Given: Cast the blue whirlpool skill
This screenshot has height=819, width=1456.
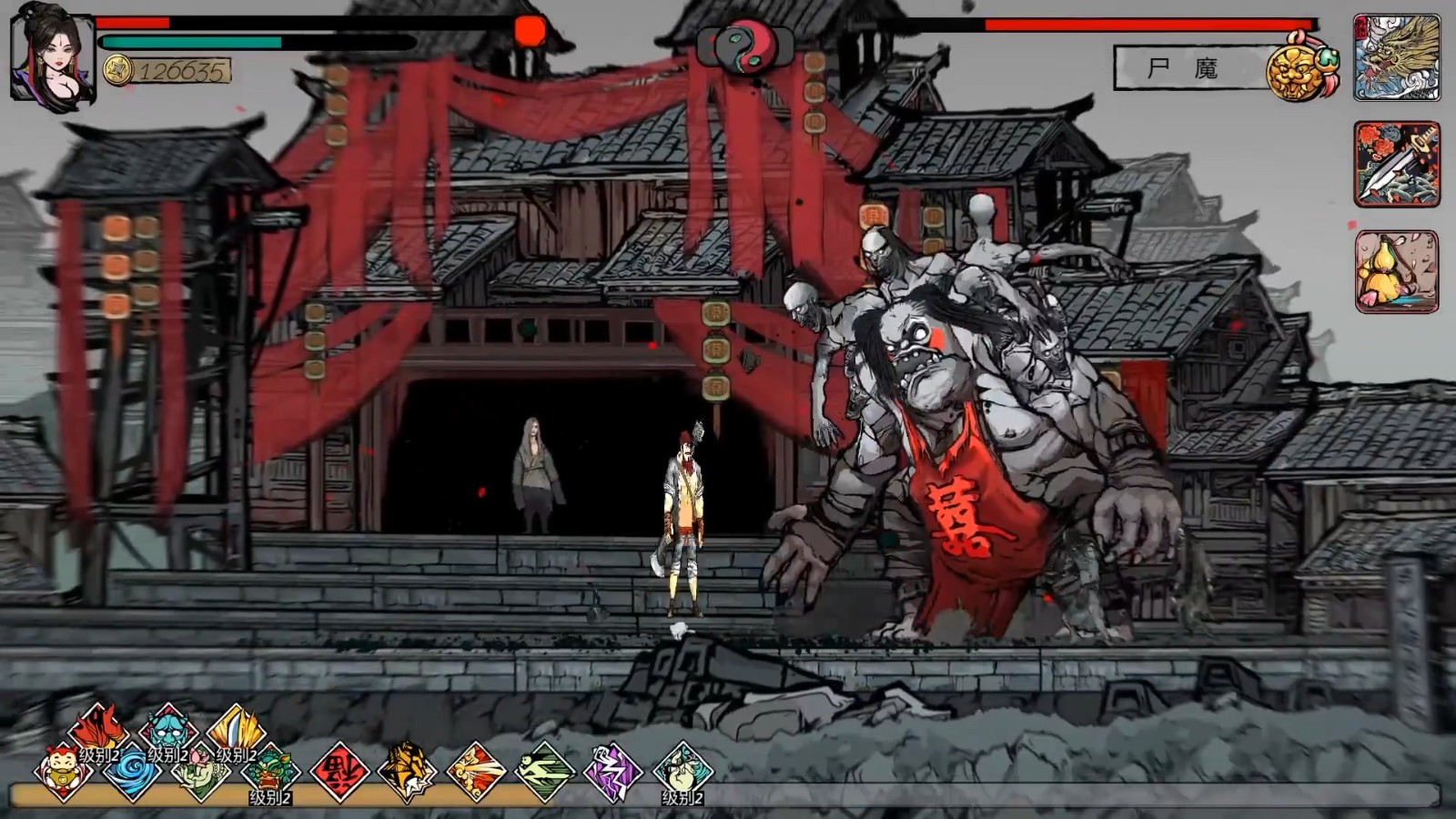Looking at the screenshot, I should (132, 772).
